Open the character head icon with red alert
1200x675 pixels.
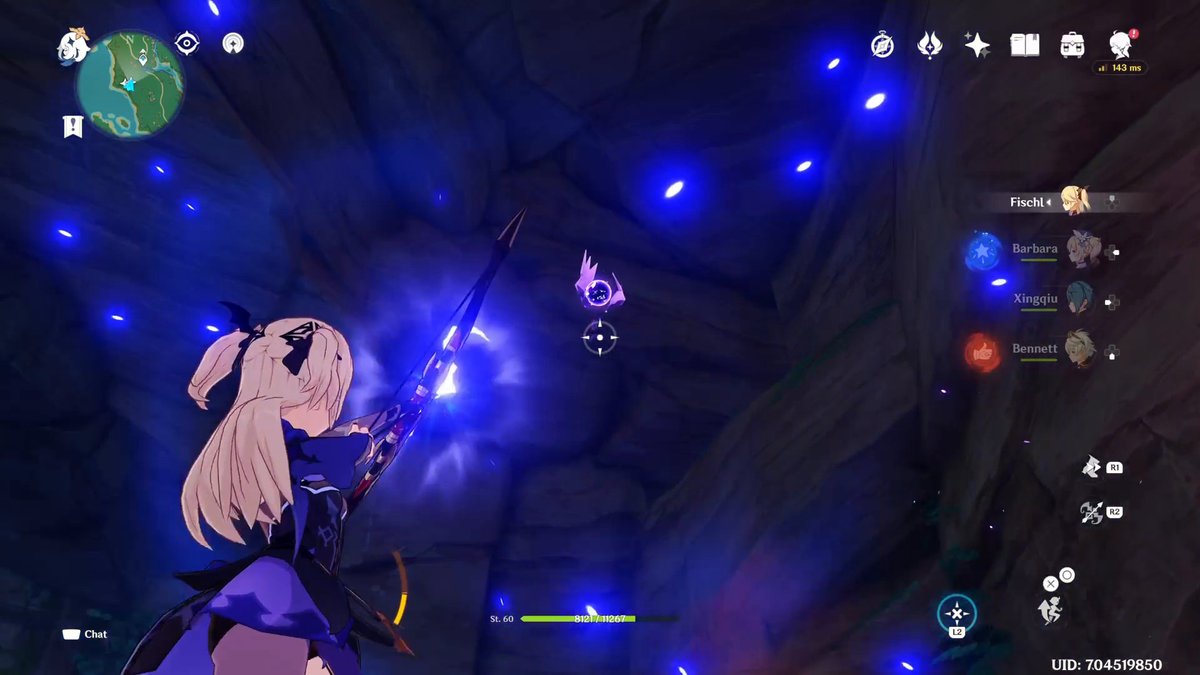[x=1120, y=45]
